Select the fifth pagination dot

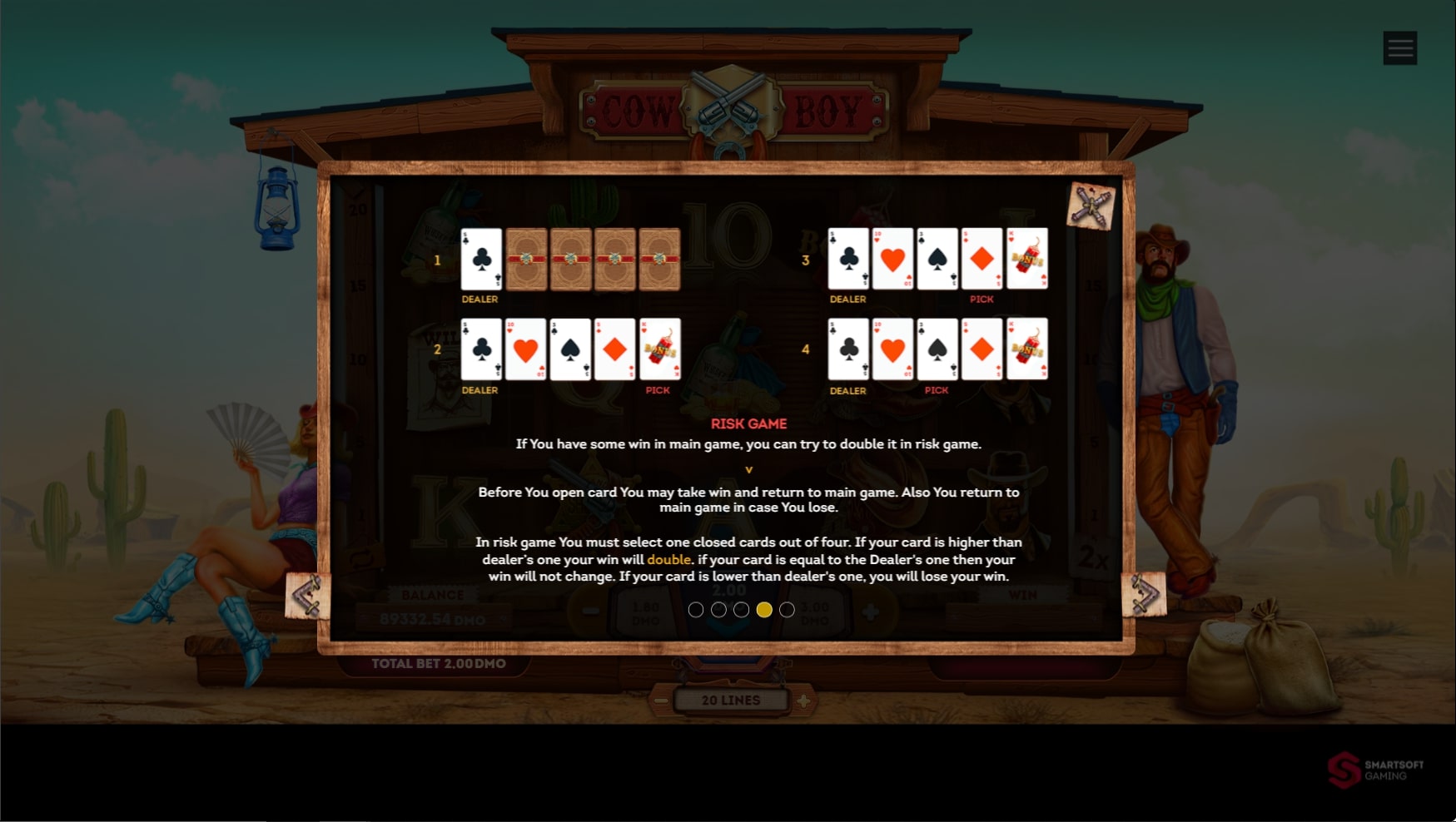[787, 609]
